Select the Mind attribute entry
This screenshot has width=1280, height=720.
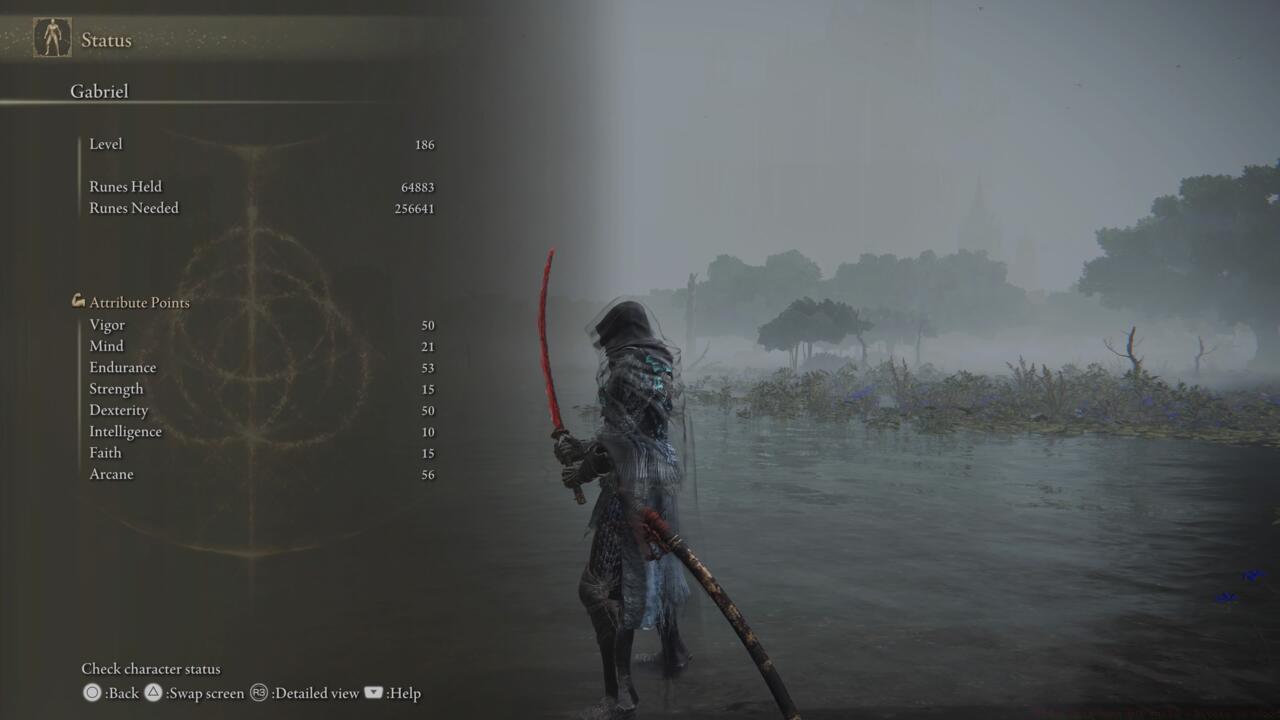click(x=106, y=346)
